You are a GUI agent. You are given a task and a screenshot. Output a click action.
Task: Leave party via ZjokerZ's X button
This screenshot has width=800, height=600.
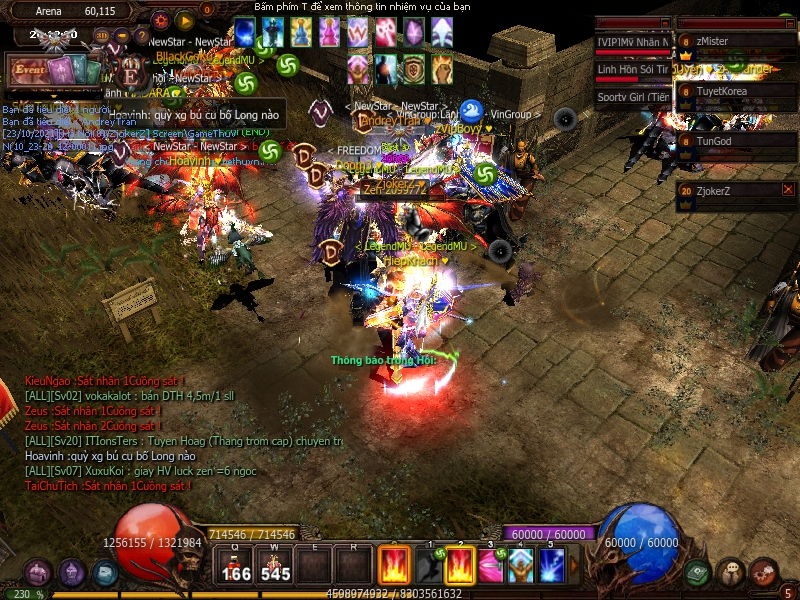point(788,189)
